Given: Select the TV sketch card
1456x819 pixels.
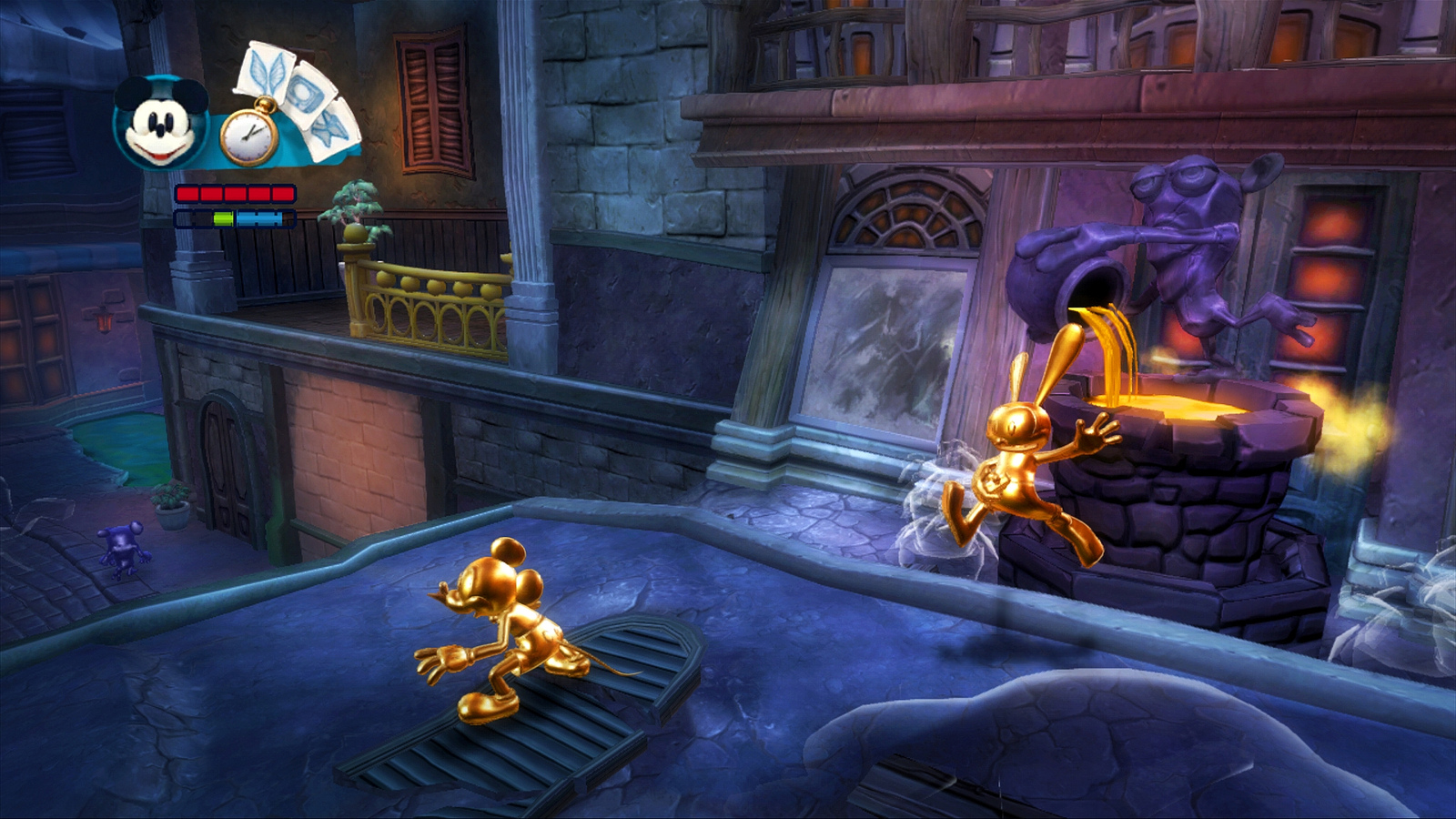Looking at the screenshot, I should (303, 92).
